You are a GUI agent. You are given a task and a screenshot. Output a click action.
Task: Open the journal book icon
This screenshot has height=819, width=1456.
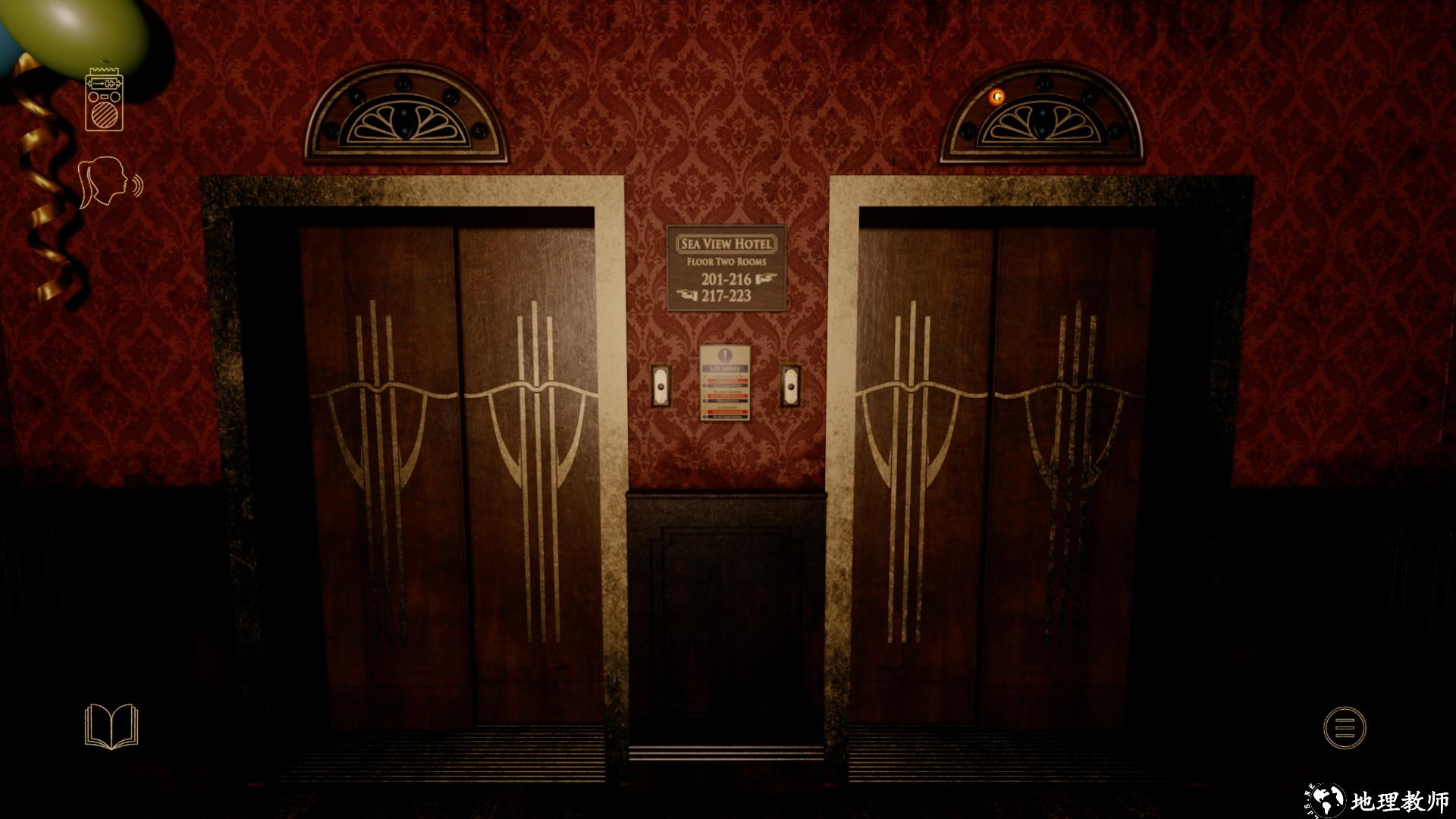click(x=111, y=726)
